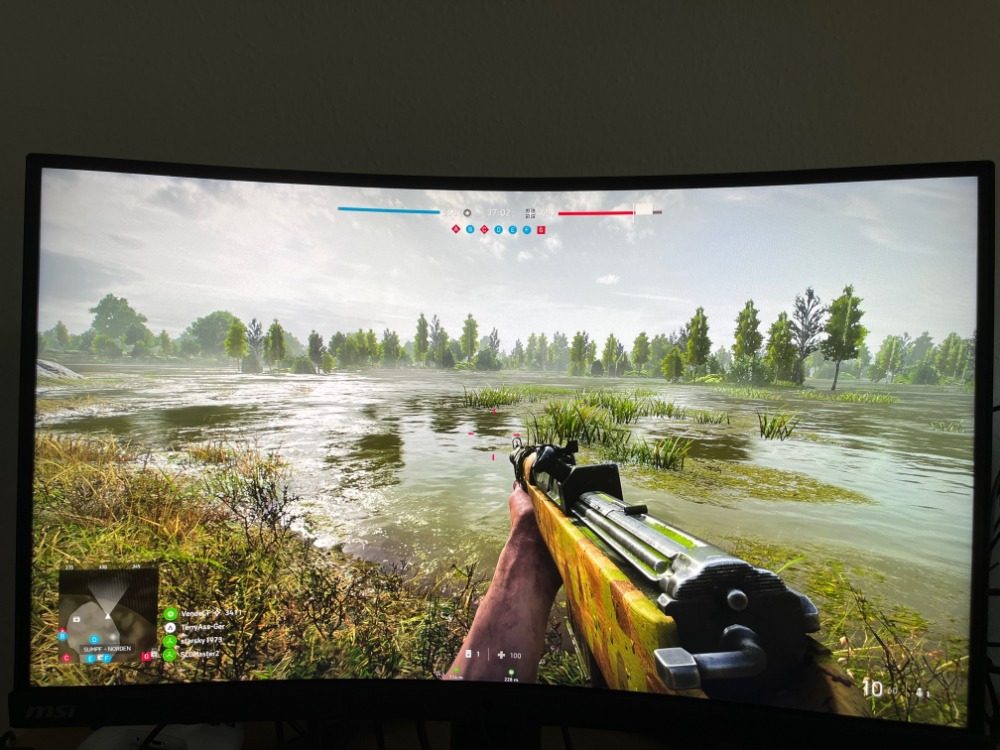The image size is (1000, 750).
Task: Select objective G in the capture-point row
Action: coord(541,229)
